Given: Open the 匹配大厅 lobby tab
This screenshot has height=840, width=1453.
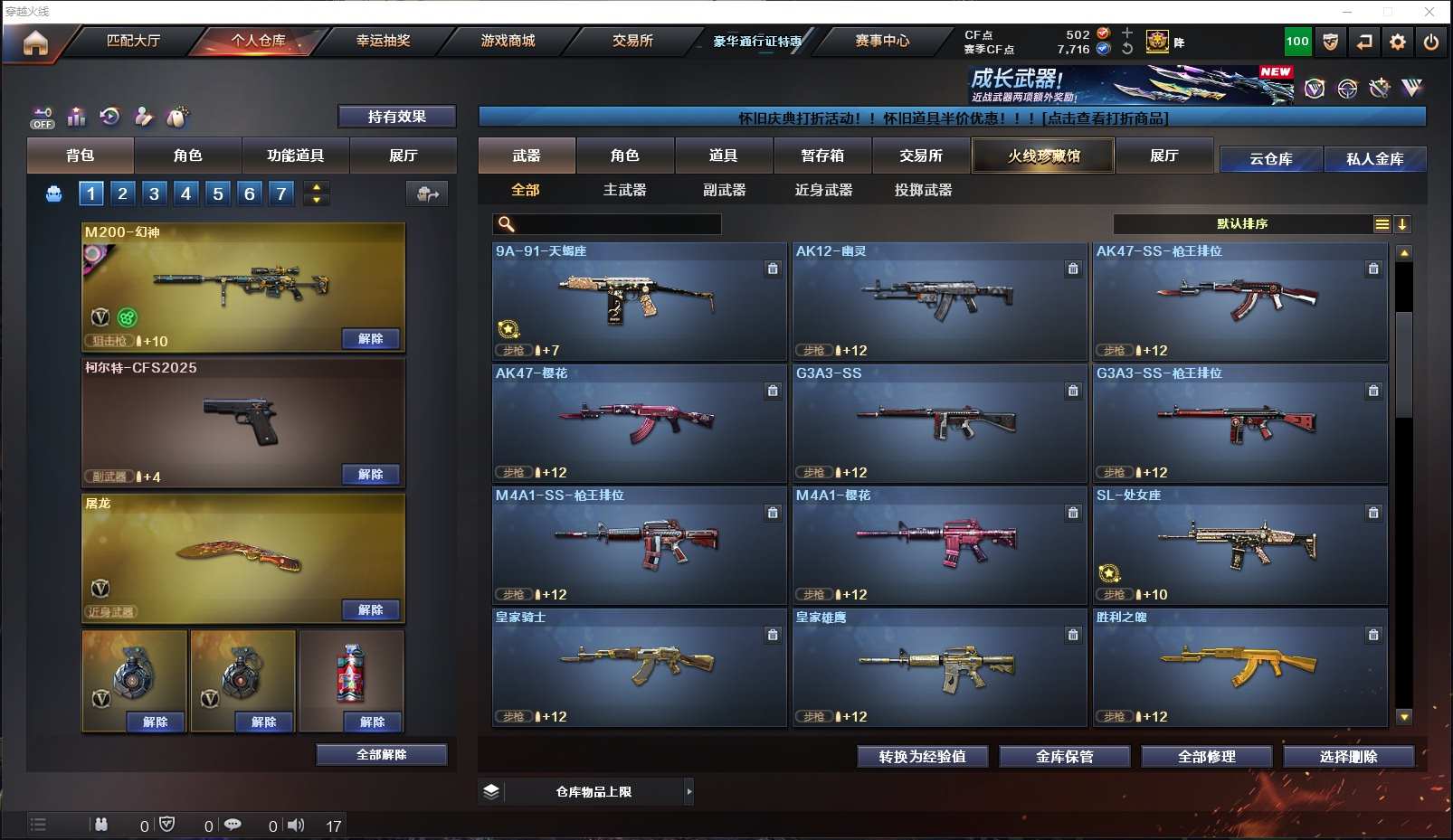Looking at the screenshot, I should click(133, 41).
